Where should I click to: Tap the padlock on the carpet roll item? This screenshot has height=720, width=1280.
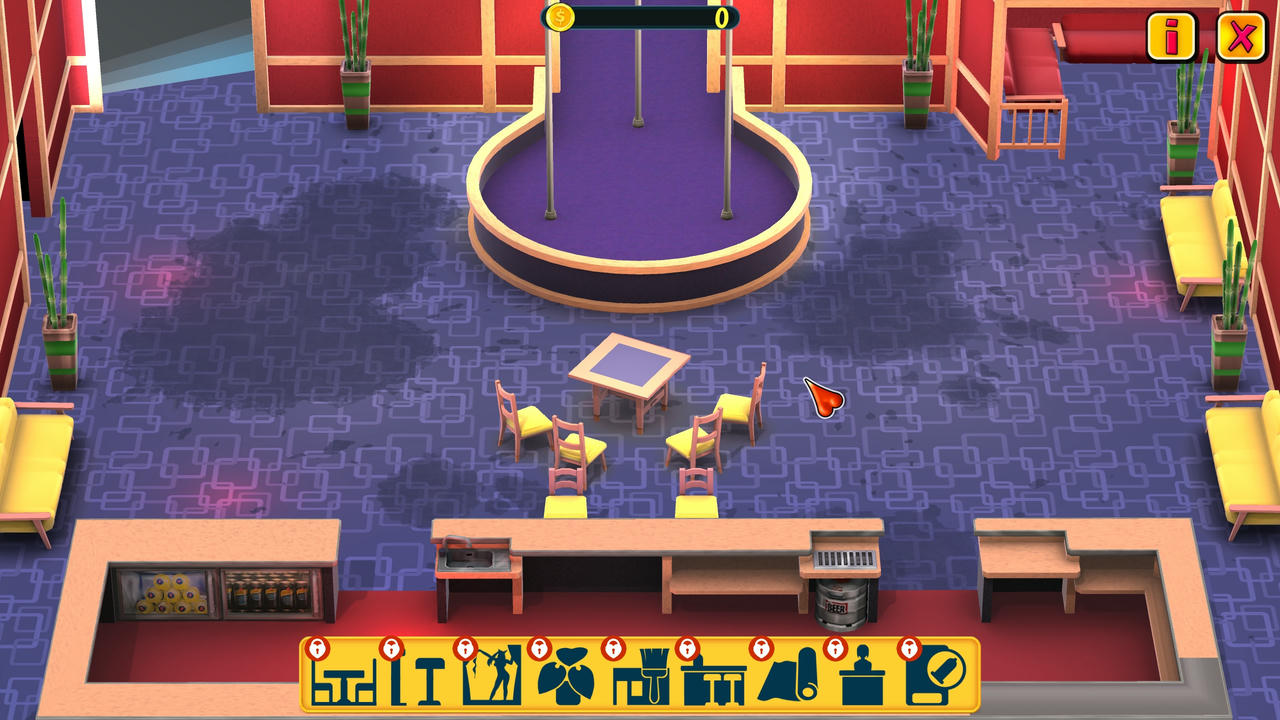(x=763, y=650)
